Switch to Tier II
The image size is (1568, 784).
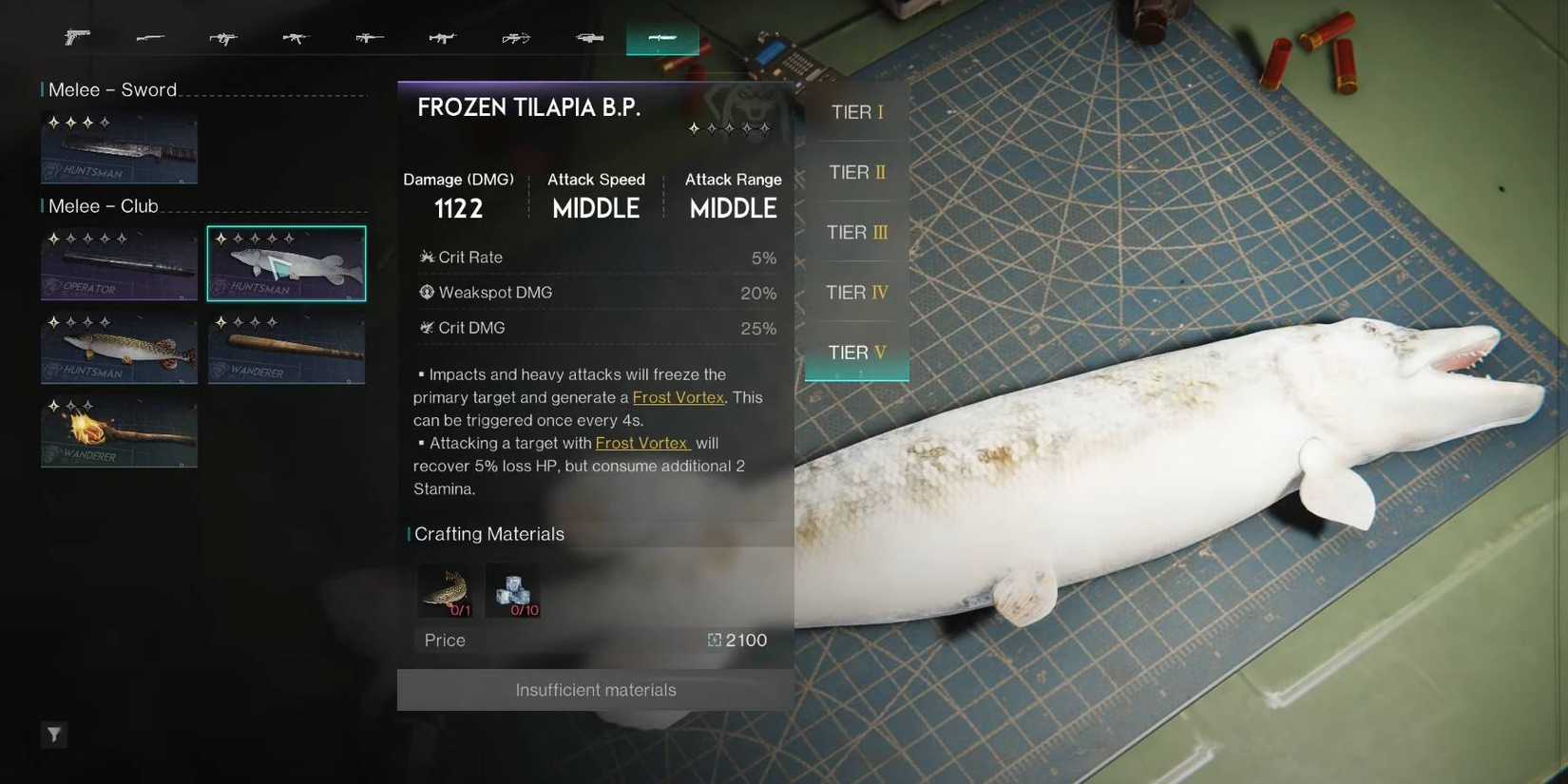coord(856,172)
